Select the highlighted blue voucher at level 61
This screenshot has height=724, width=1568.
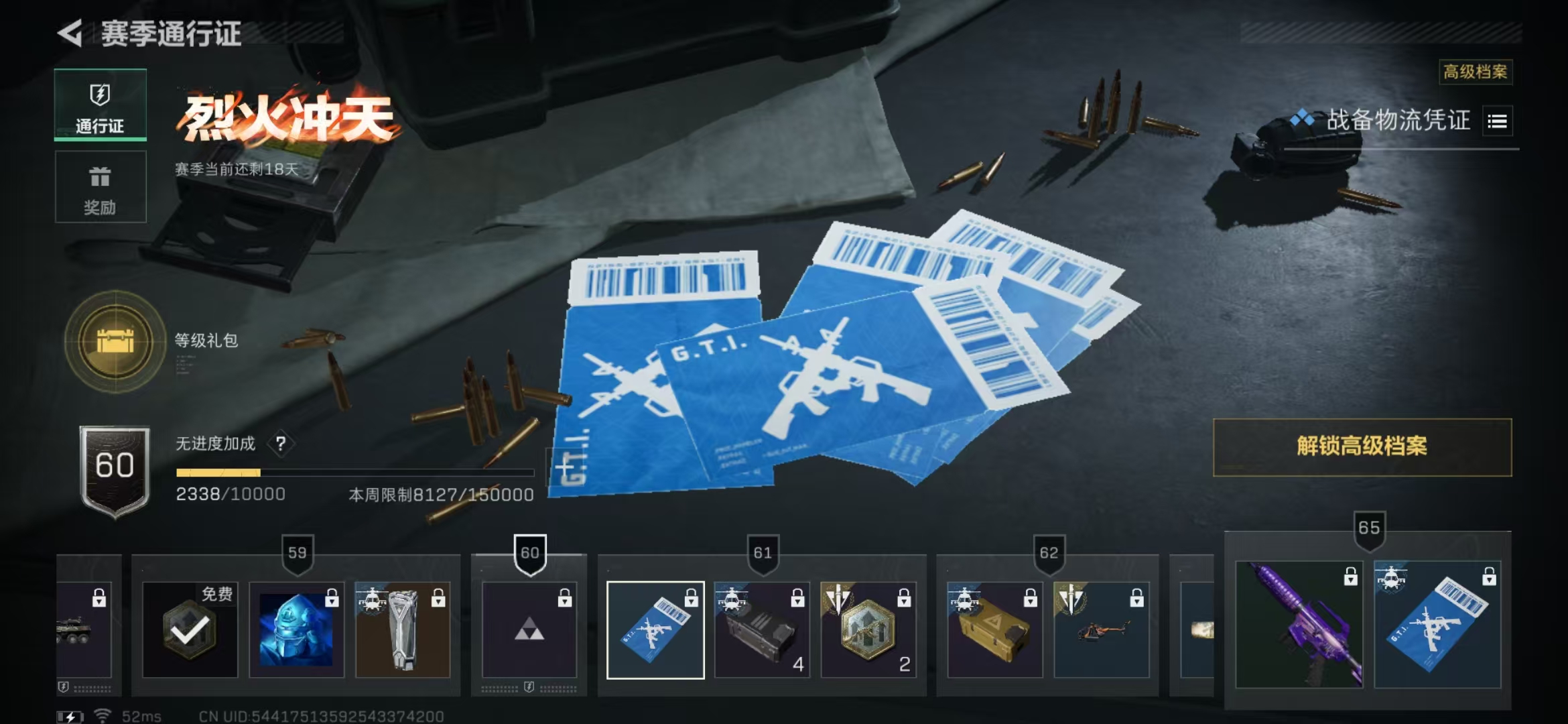coord(655,629)
